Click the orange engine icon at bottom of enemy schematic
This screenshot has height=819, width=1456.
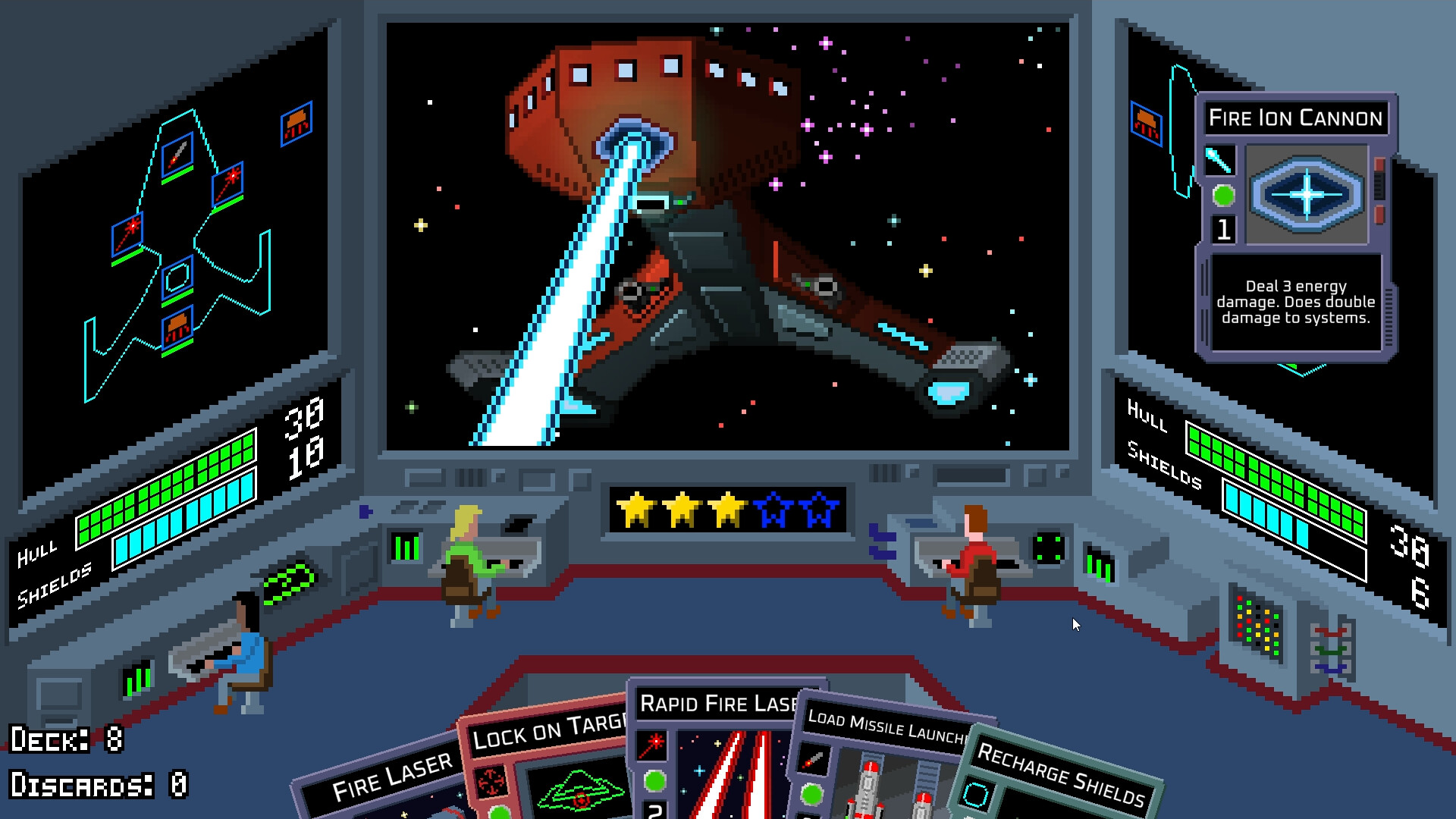coord(177,325)
